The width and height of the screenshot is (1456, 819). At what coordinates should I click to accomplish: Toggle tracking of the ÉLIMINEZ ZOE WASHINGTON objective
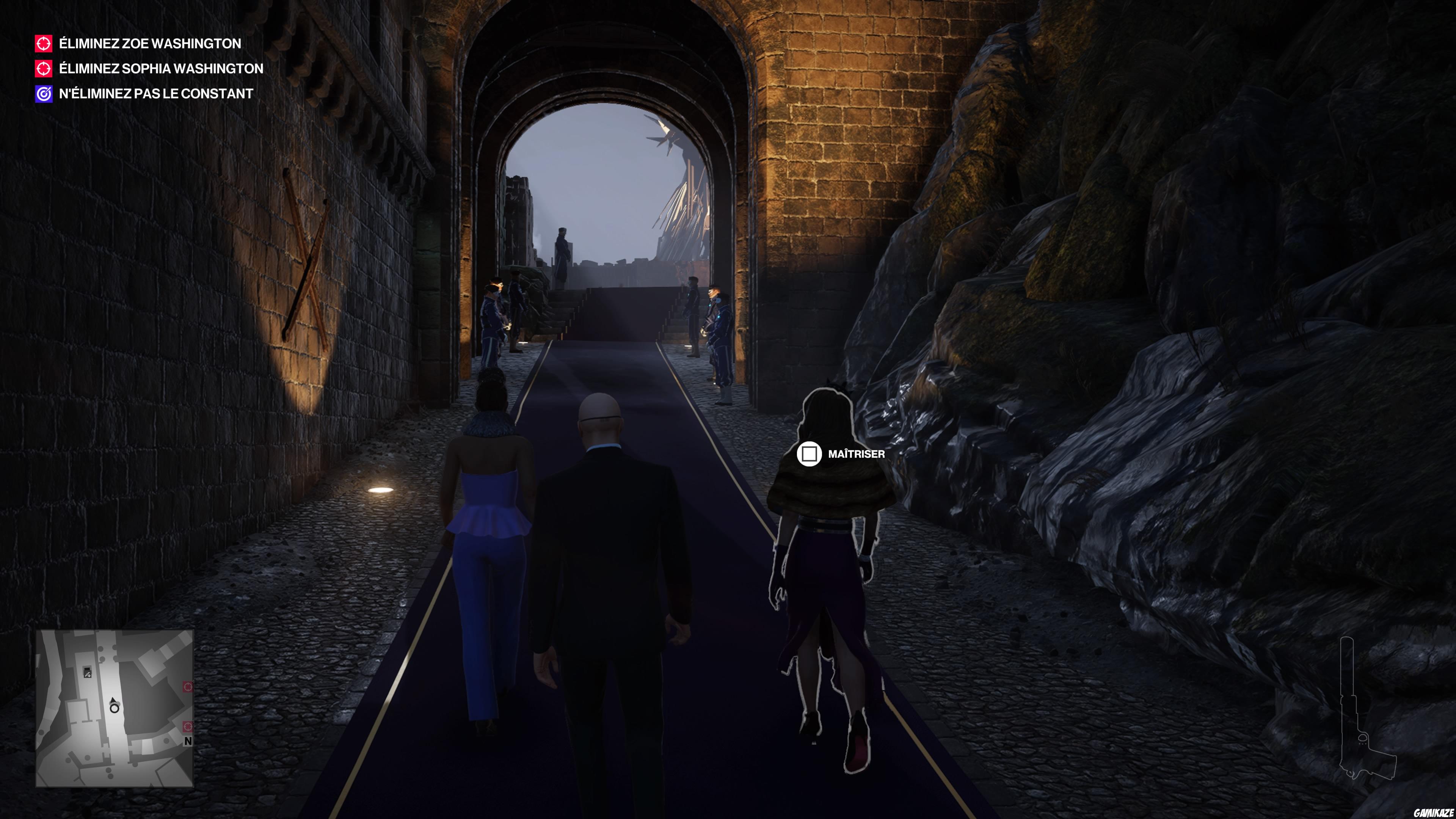tap(149, 44)
